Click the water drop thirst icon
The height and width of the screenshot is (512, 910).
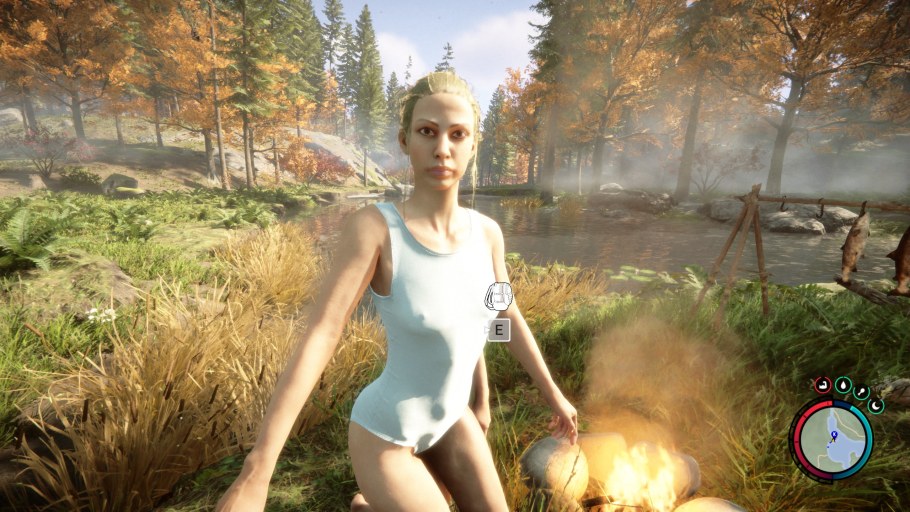tap(842, 384)
